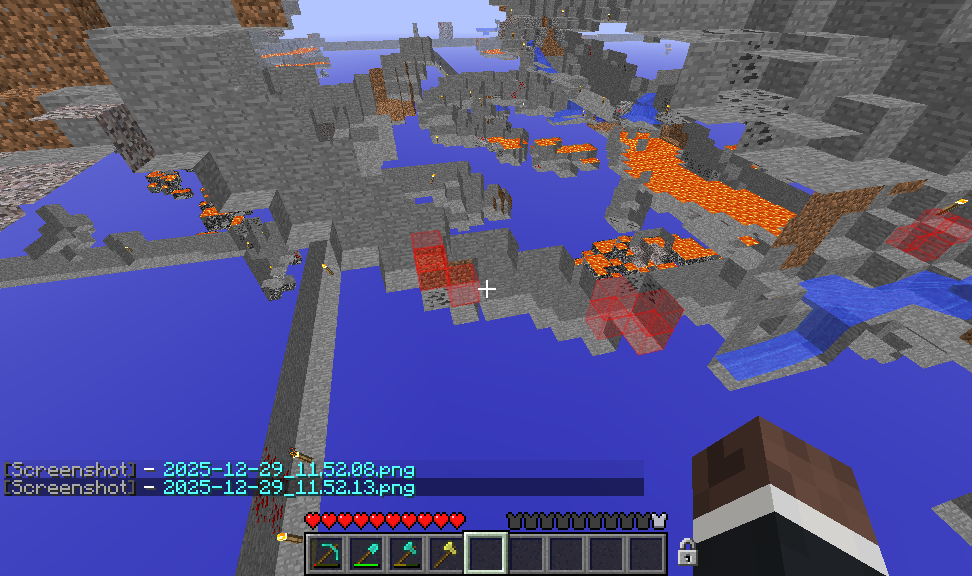Click the padlock icon beside the hotbar

(x=686, y=551)
